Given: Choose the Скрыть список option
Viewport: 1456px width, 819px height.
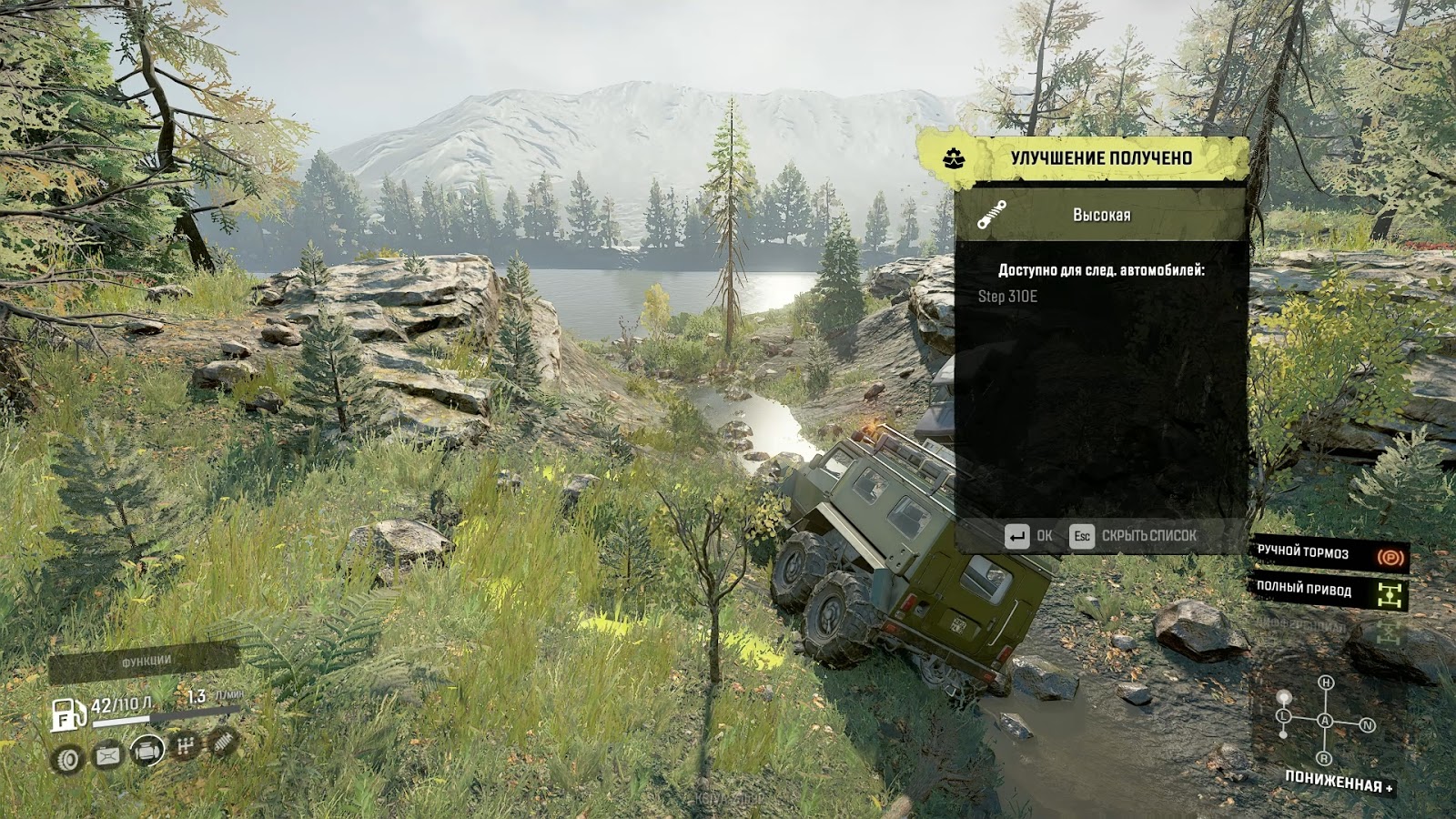Looking at the screenshot, I should point(1133,536).
